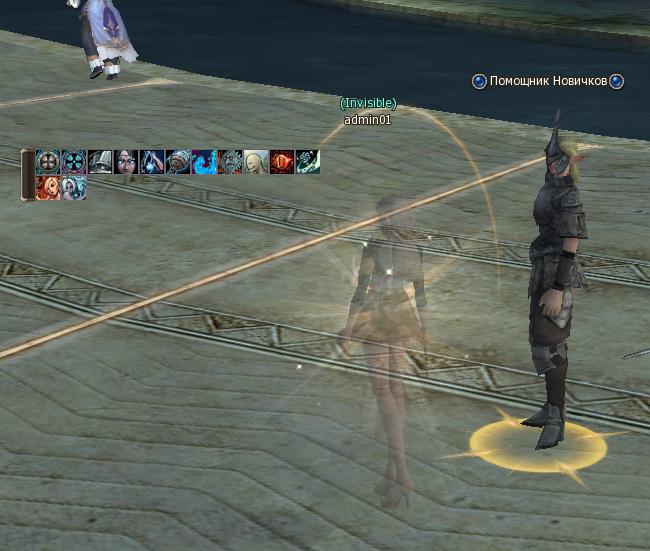The width and height of the screenshot is (650, 551).
Task: Select the red-haired woman buff icon
Action: click(48, 188)
